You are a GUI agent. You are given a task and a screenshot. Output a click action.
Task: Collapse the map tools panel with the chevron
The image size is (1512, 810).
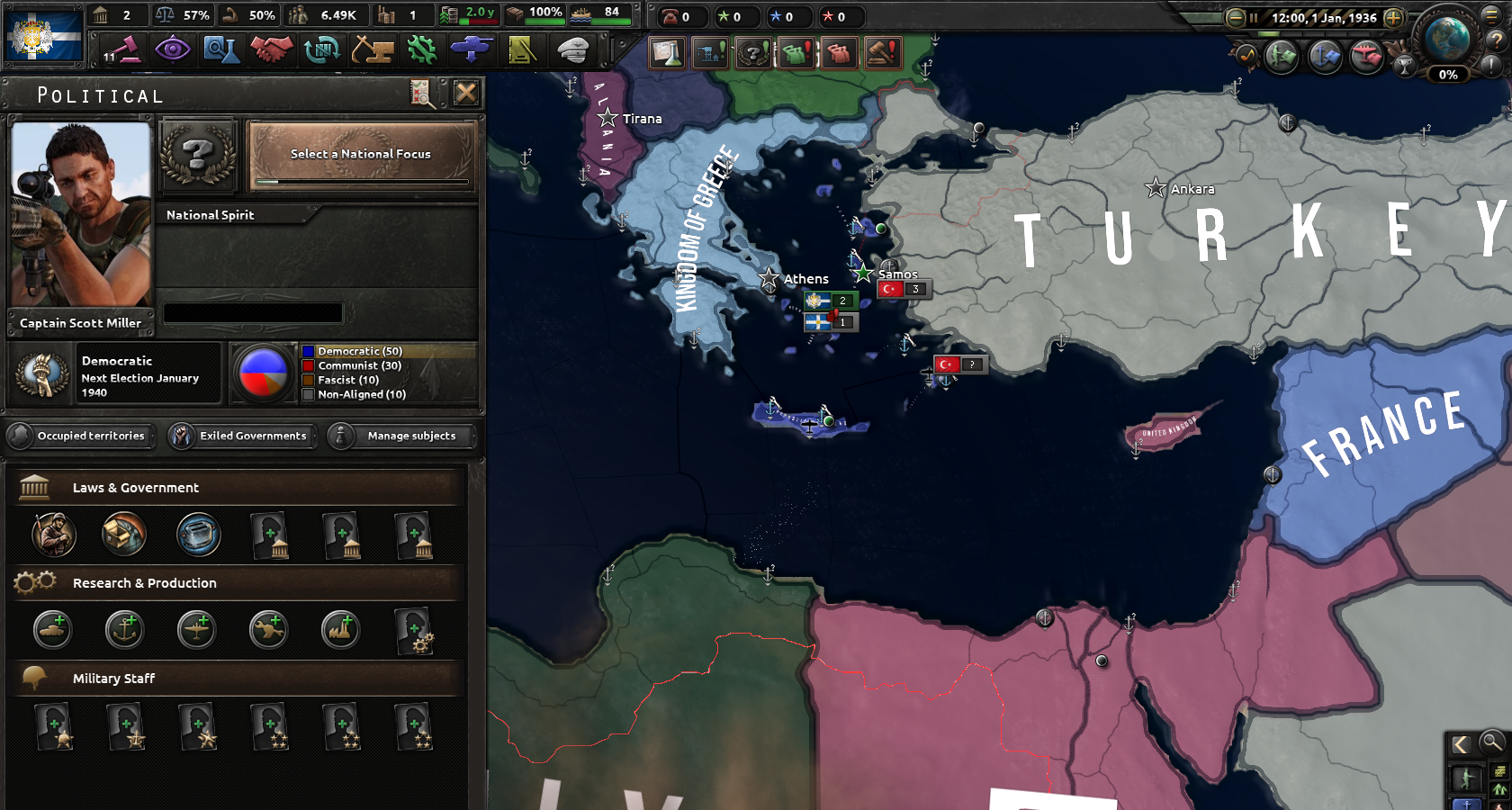tap(1462, 743)
